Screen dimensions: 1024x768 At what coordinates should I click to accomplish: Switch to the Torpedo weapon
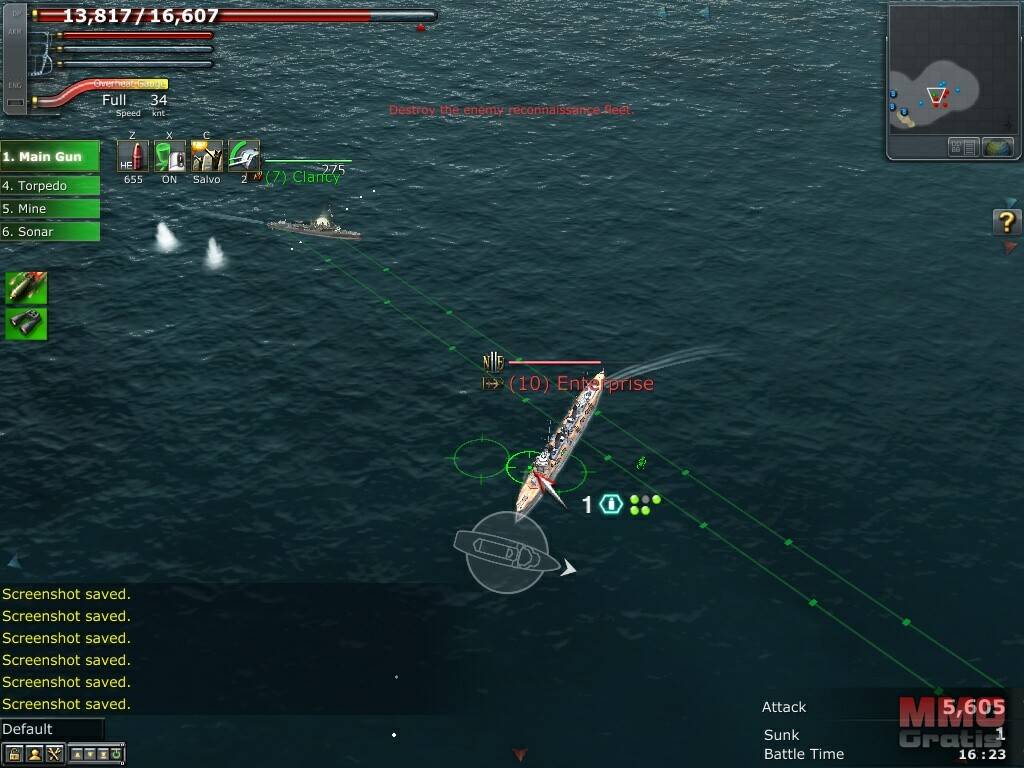50,185
